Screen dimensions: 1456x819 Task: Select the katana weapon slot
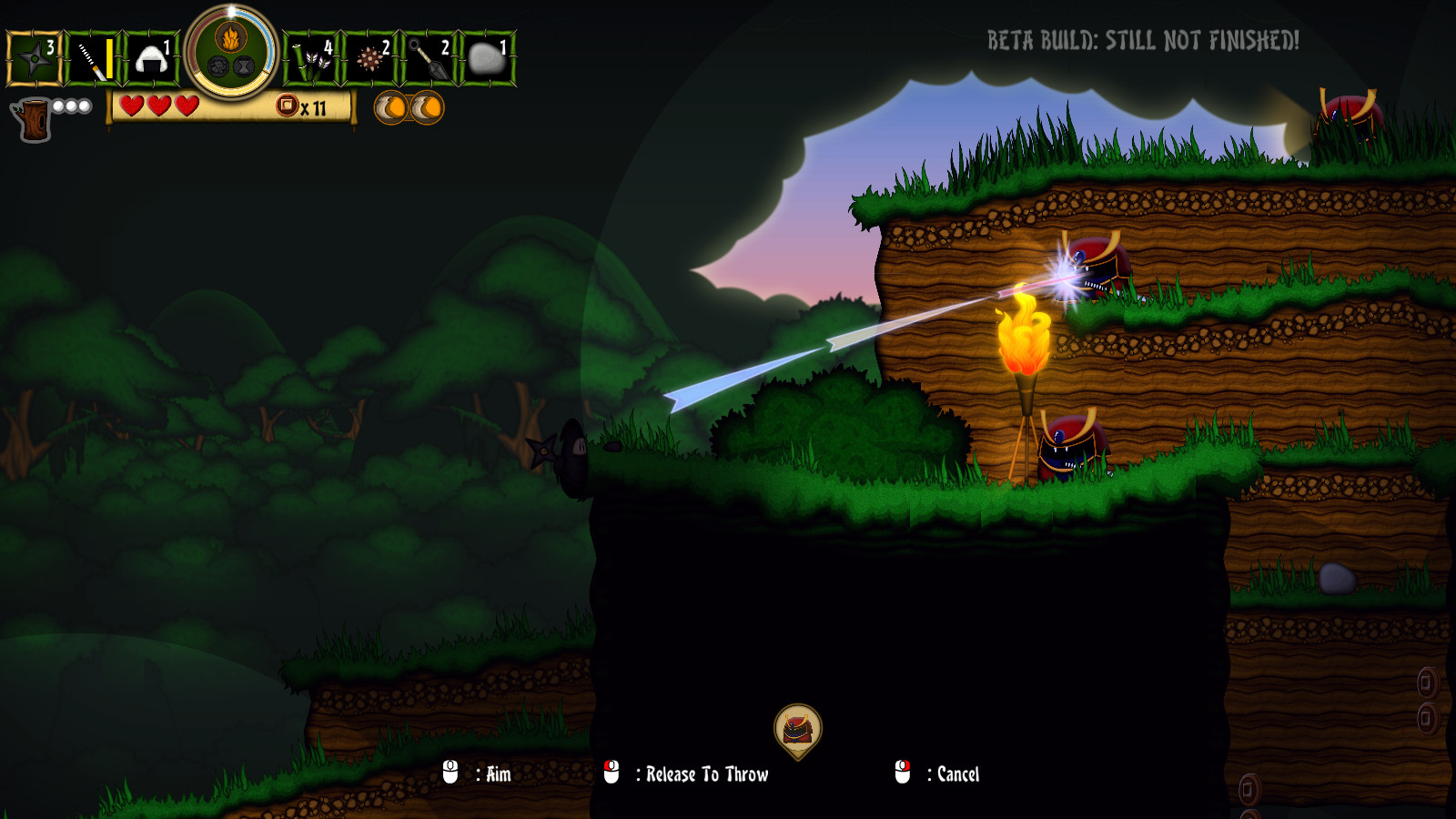click(93, 59)
